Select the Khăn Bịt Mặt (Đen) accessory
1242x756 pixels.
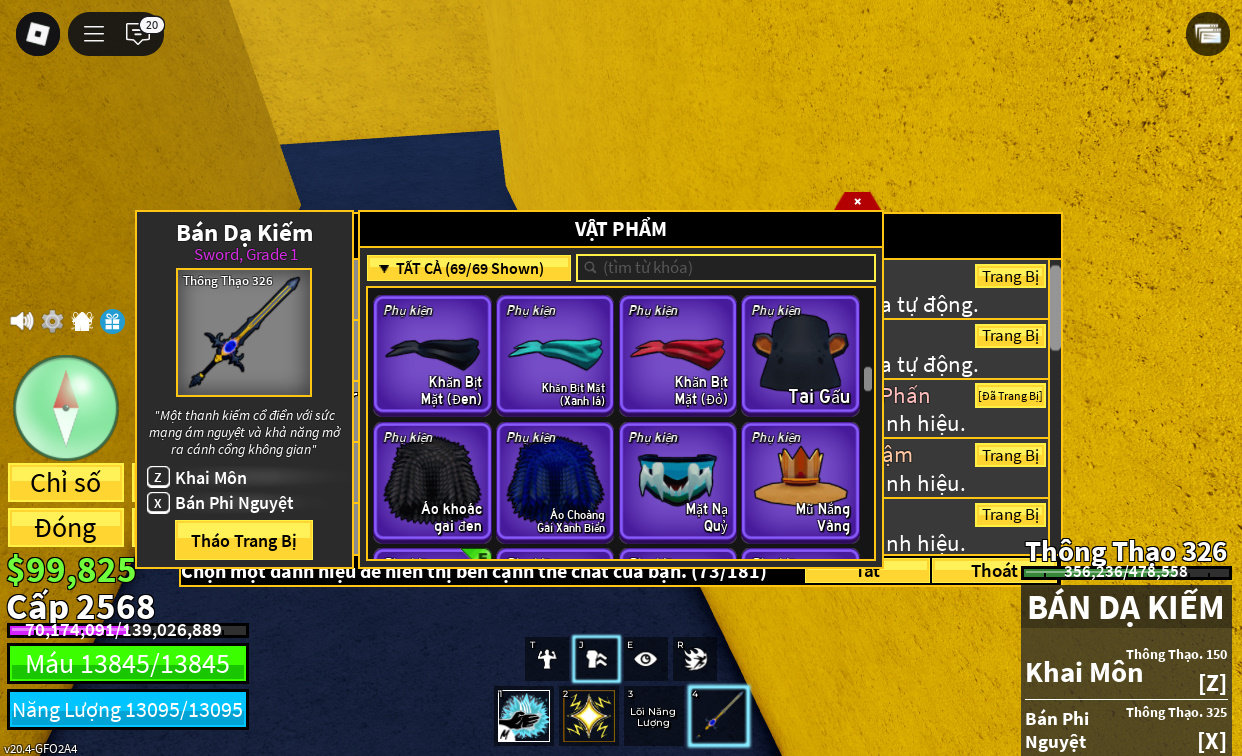tap(432, 354)
